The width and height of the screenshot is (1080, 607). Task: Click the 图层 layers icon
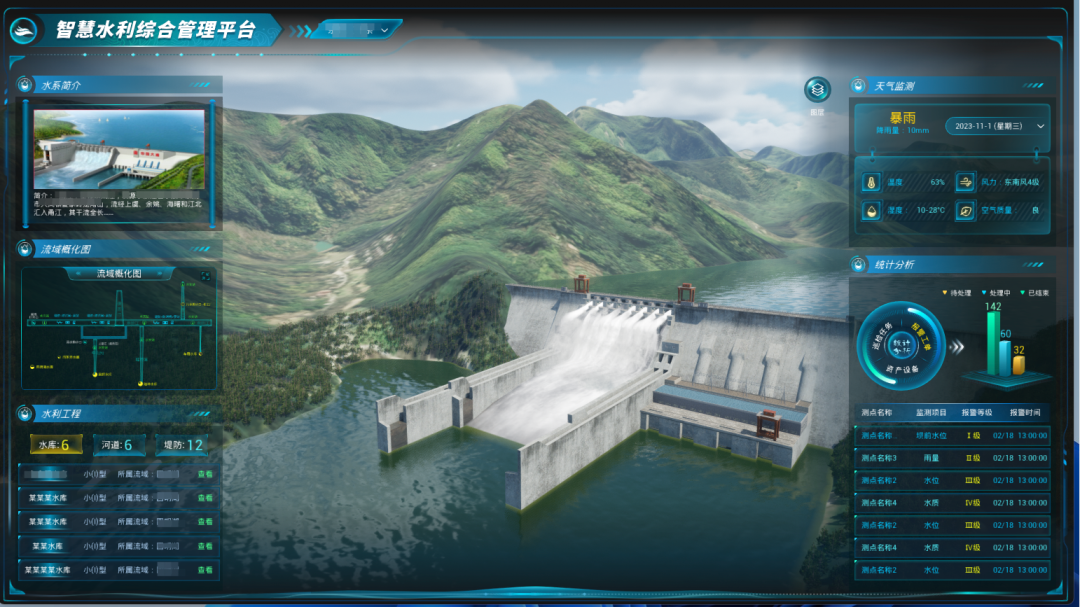[x=818, y=91]
